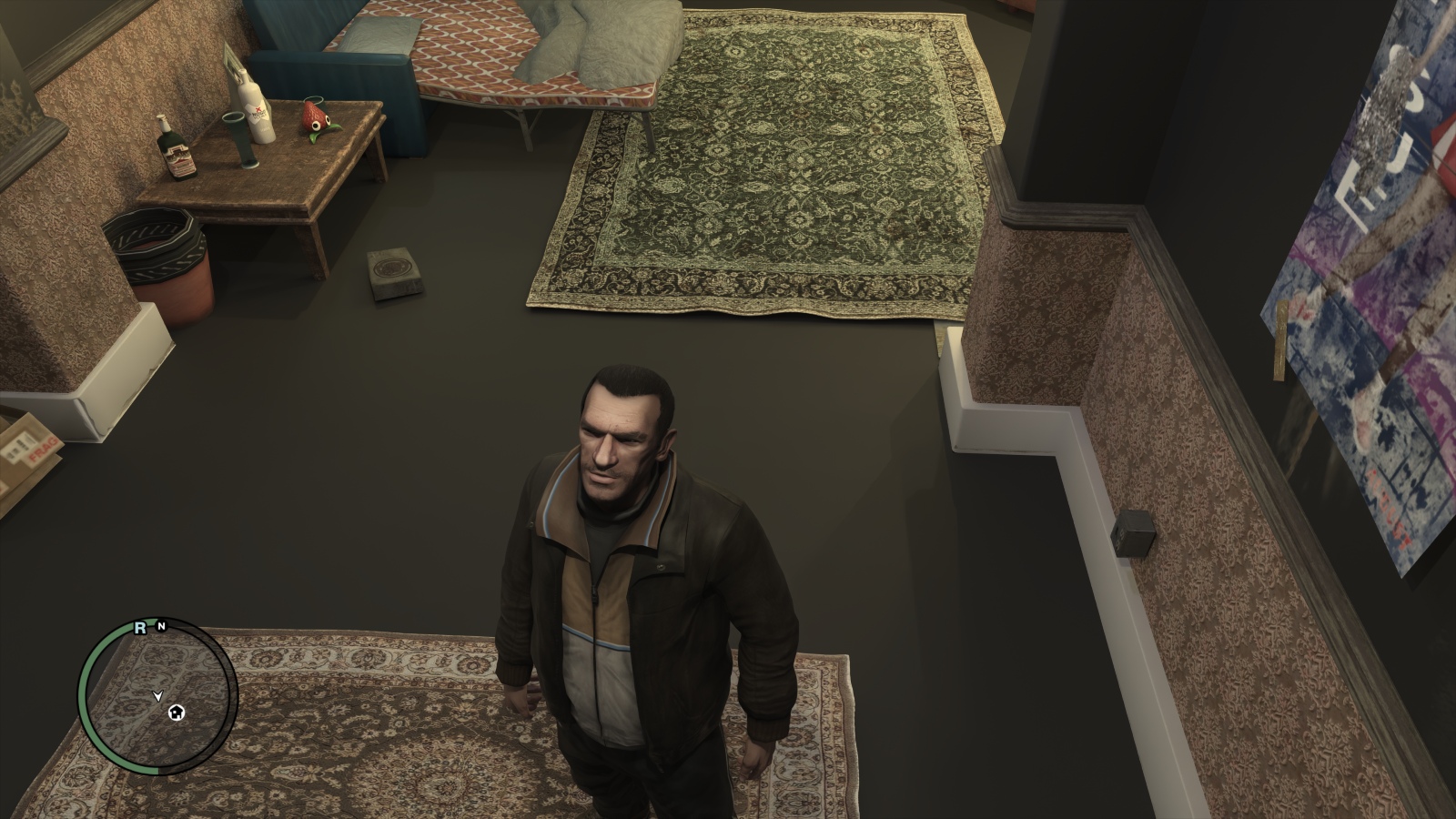Click the small gray box on the floor
The height and width of the screenshot is (819, 1456).
[393, 272]
